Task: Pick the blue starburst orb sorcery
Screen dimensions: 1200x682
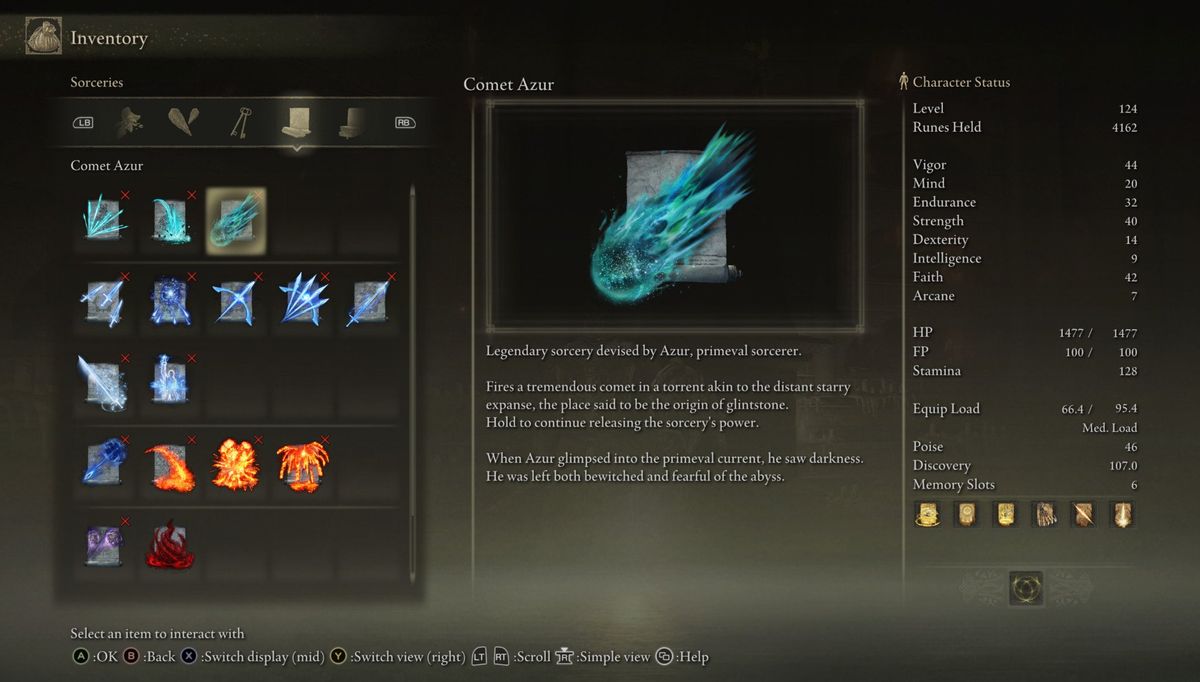Action: click(170, 302)
